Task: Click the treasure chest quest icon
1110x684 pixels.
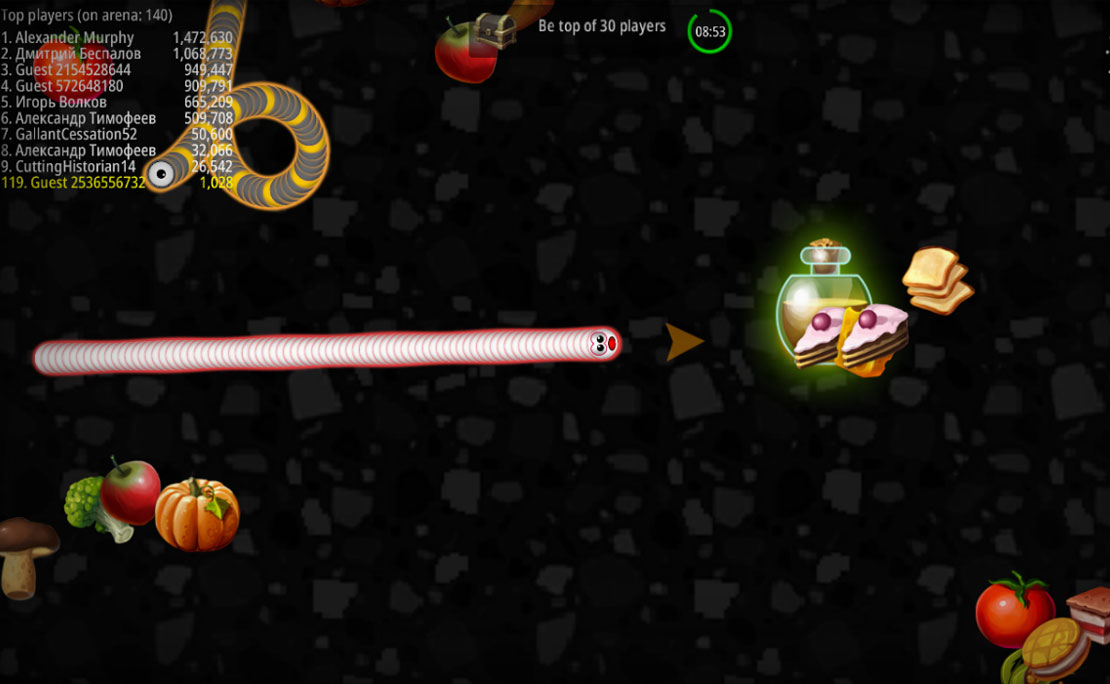Action: click(493, 29)
